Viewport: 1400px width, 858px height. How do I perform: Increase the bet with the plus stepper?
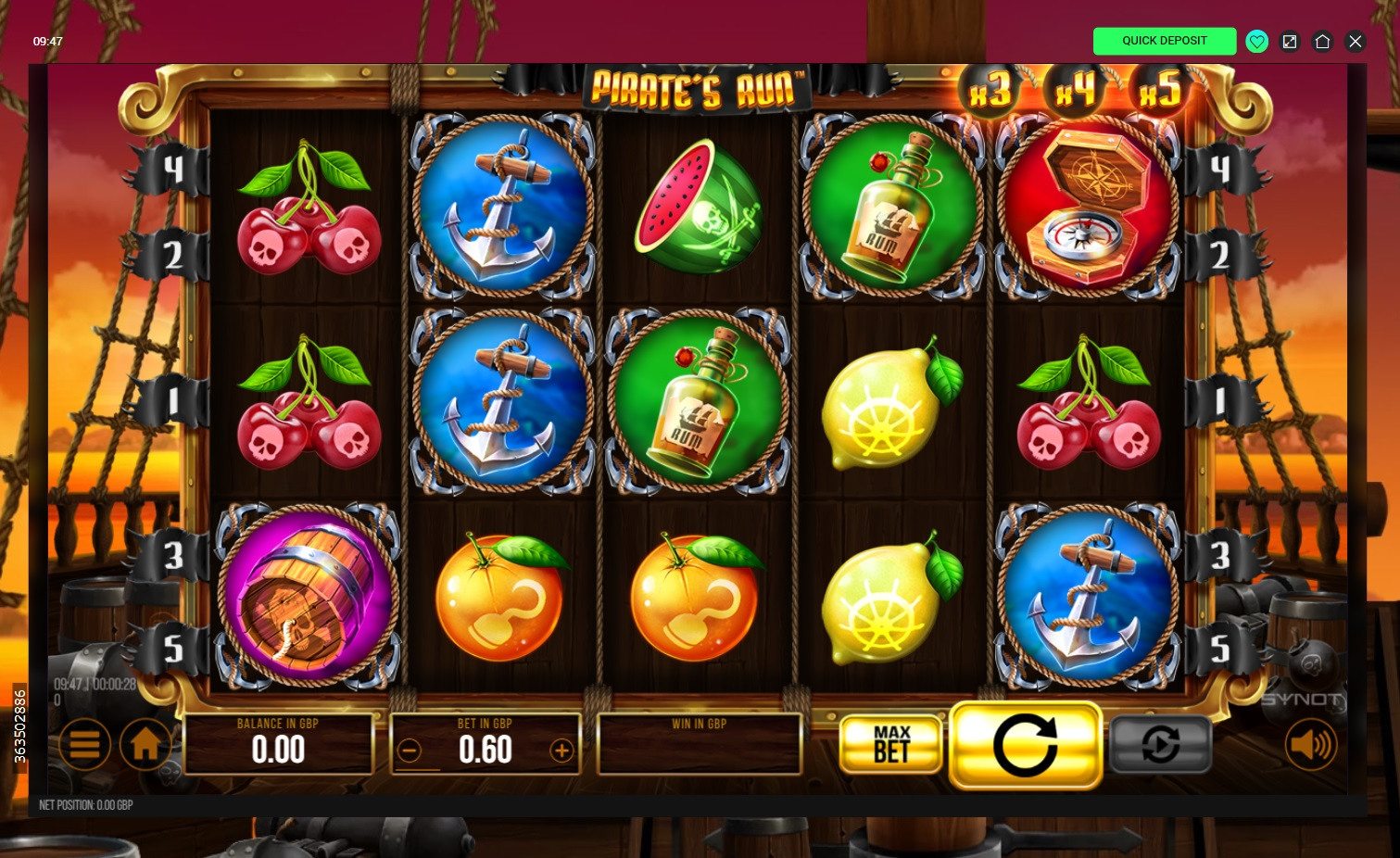(561, 751)
